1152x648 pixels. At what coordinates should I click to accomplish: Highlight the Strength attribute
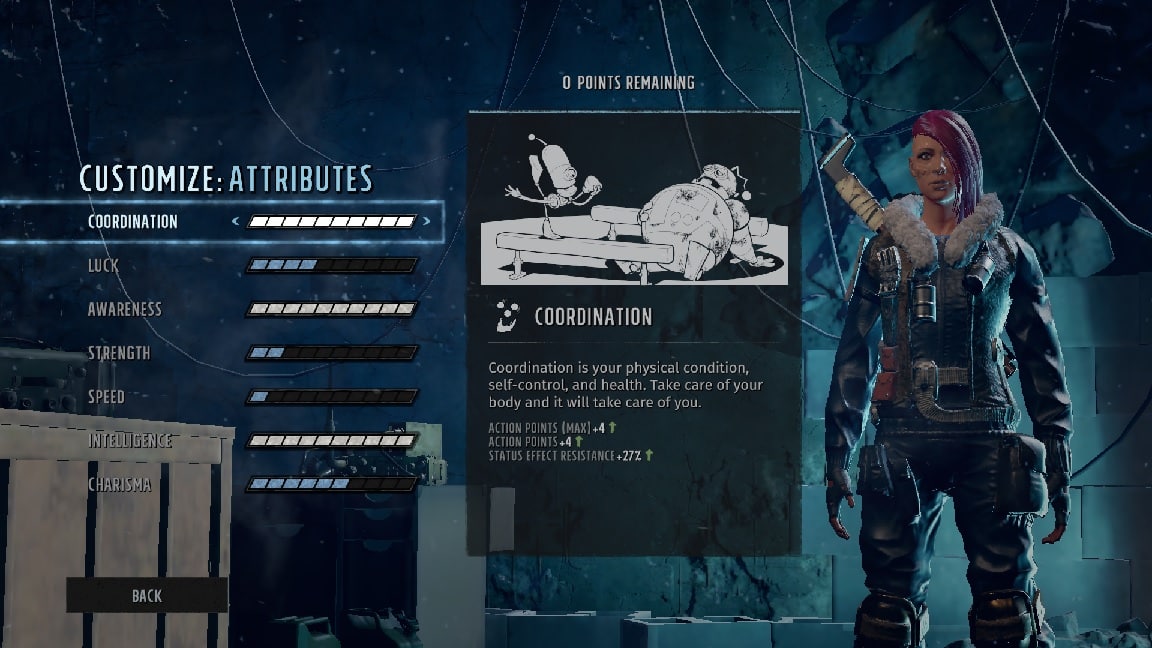coord(119,353)
